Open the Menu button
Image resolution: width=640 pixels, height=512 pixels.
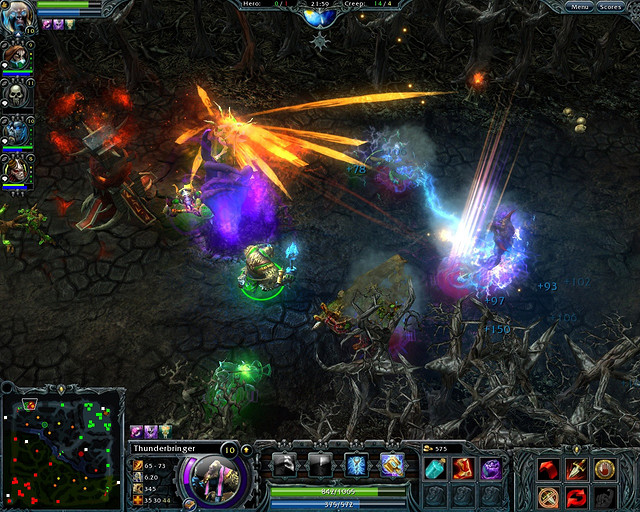(x=579, y=7)
